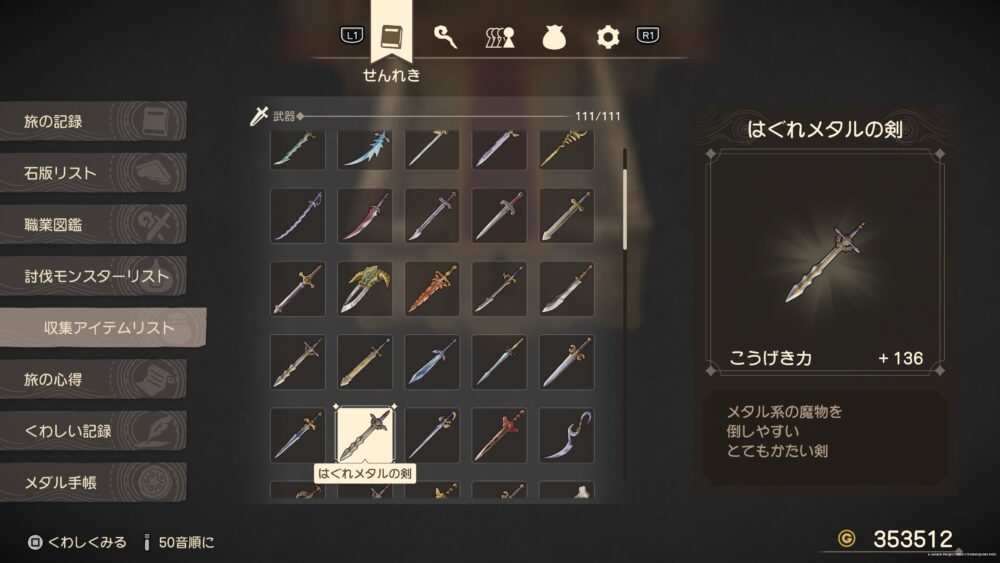
Task: Select 石版リスト in the side menu
Action: point(92,173)
